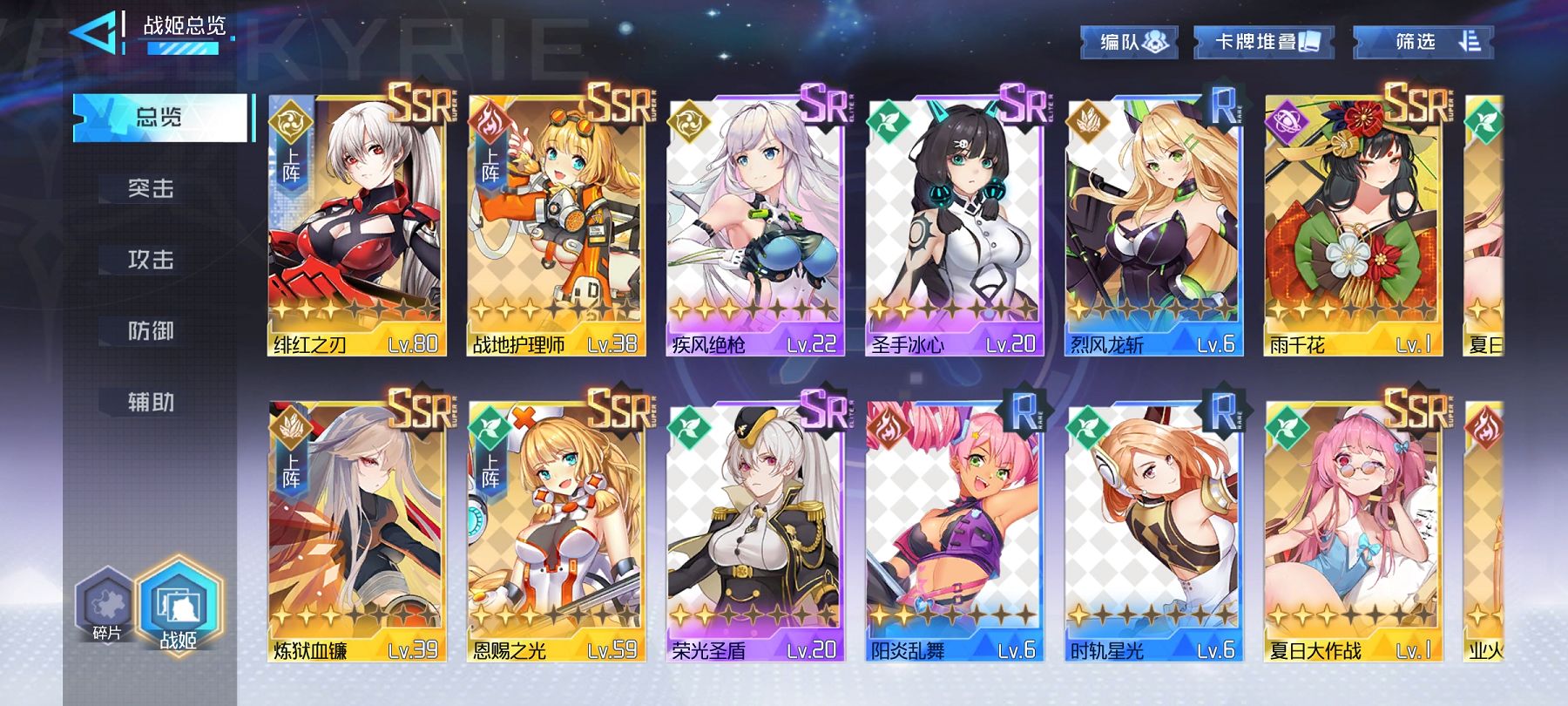Pick the 夏日大作战 SSR card
Screen dimensions: 1568x706
(1353, 532)
